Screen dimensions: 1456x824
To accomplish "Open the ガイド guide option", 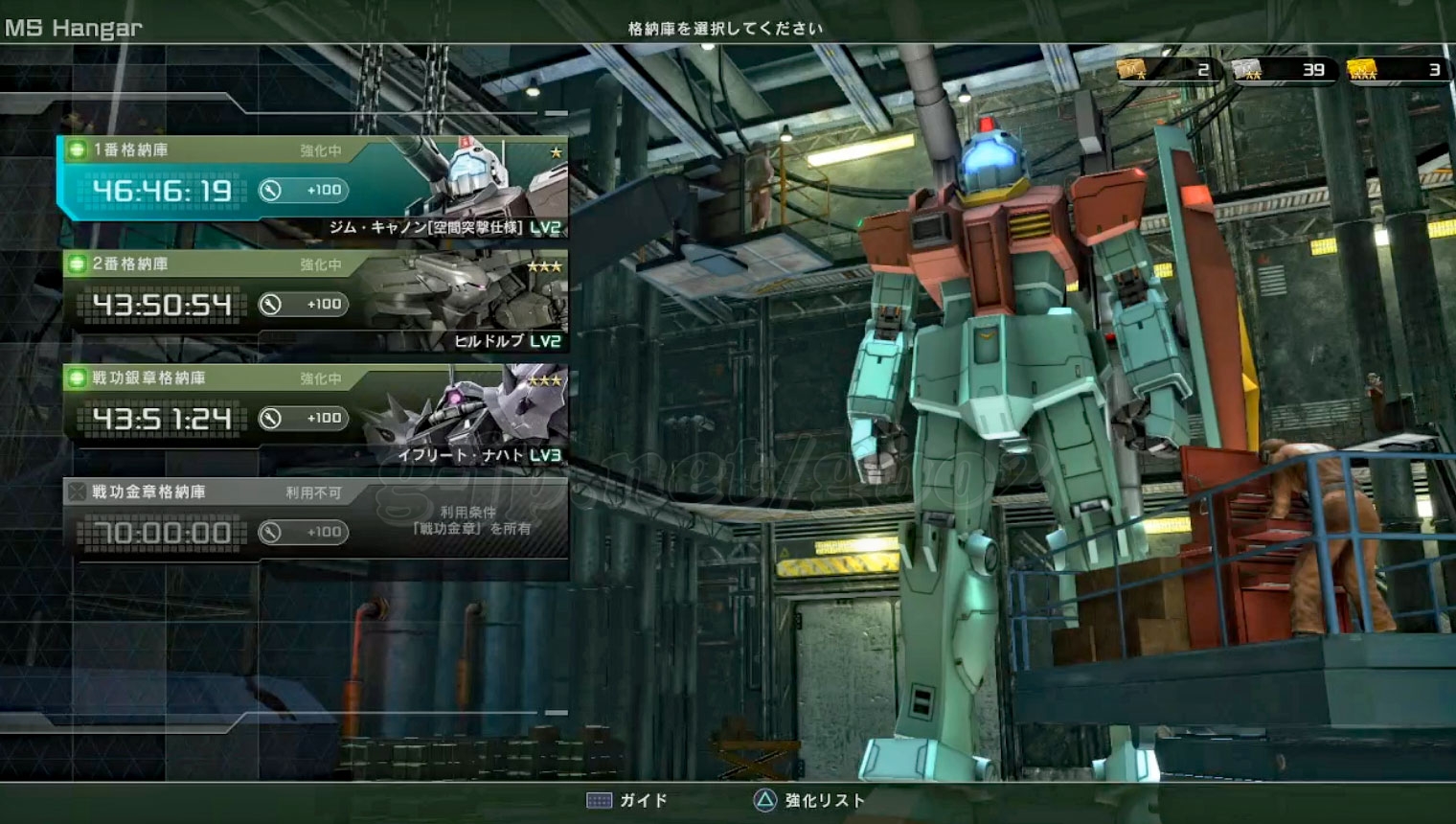I will point(627,800).
